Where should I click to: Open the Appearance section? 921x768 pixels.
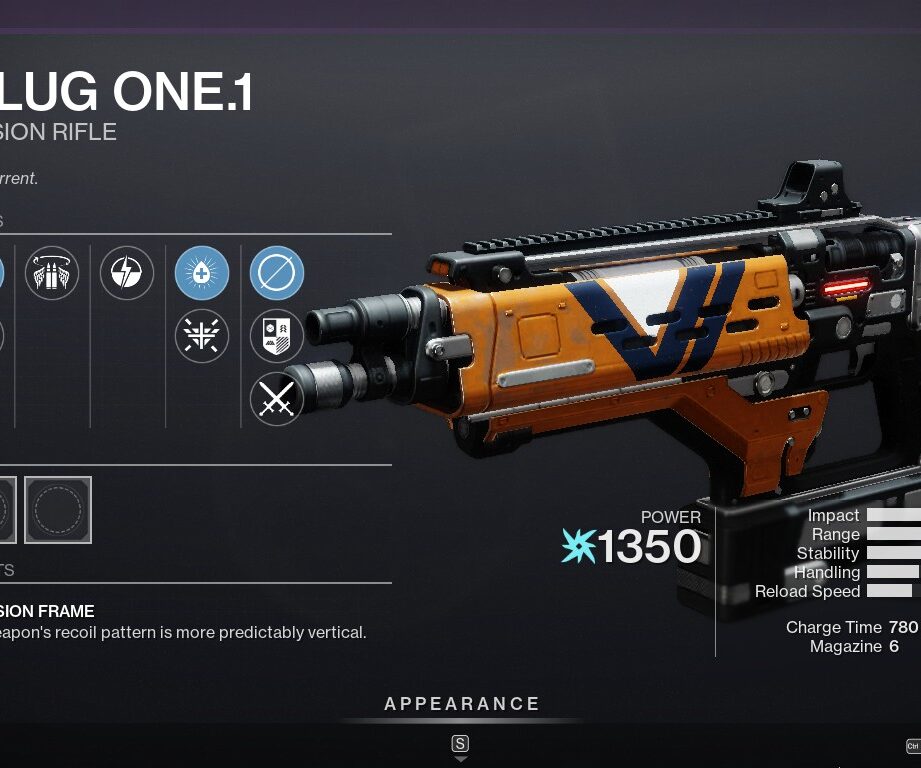click(462, 704)
